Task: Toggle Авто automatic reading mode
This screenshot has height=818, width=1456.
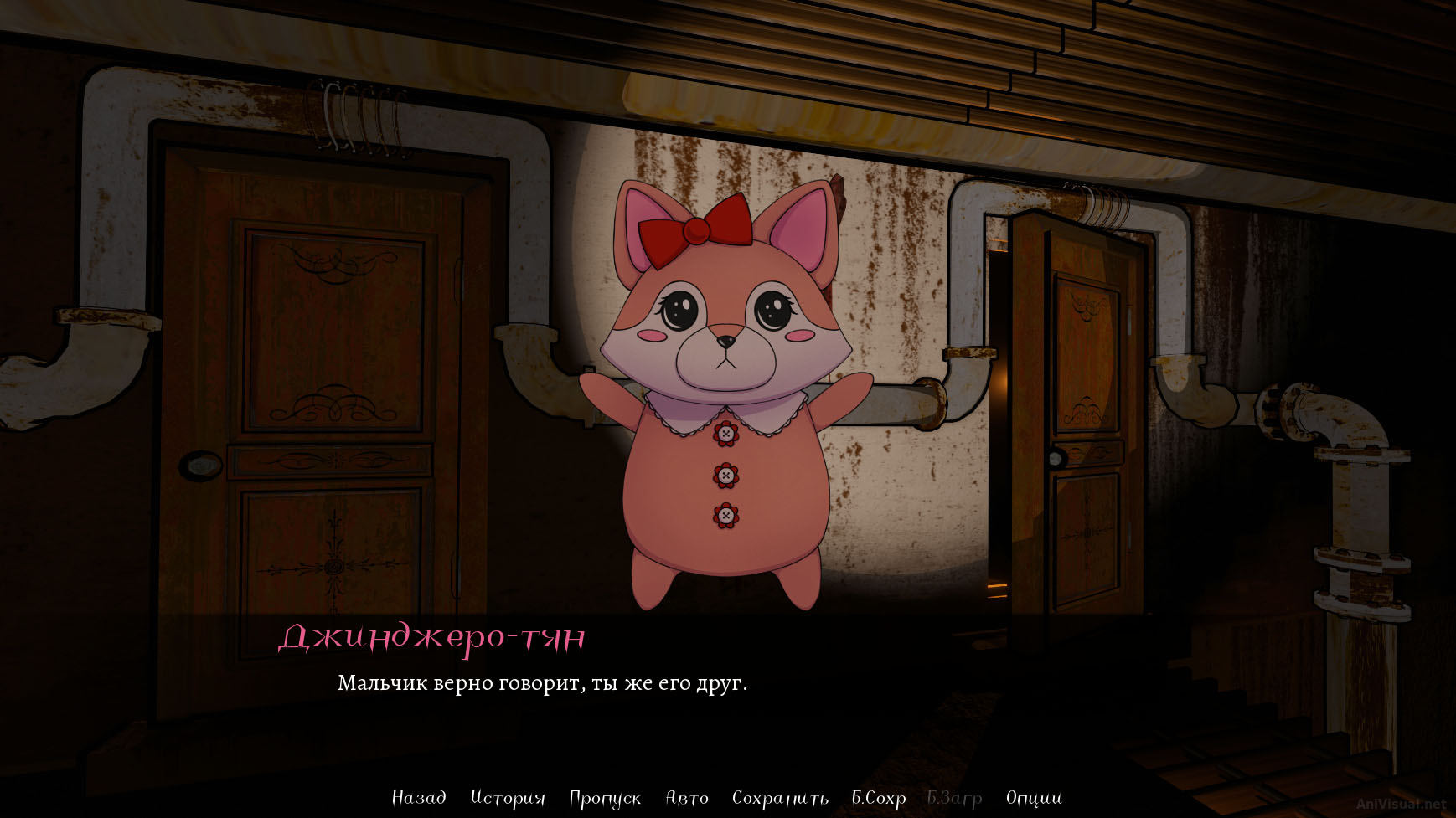Action: click(687, 798)
